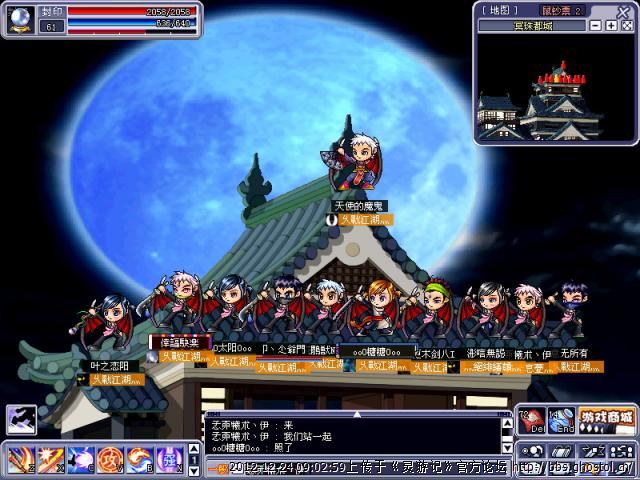Activate the N hotkey purple buff skill
The width and height of the screenshot is (640, 480).
(169, 460)
